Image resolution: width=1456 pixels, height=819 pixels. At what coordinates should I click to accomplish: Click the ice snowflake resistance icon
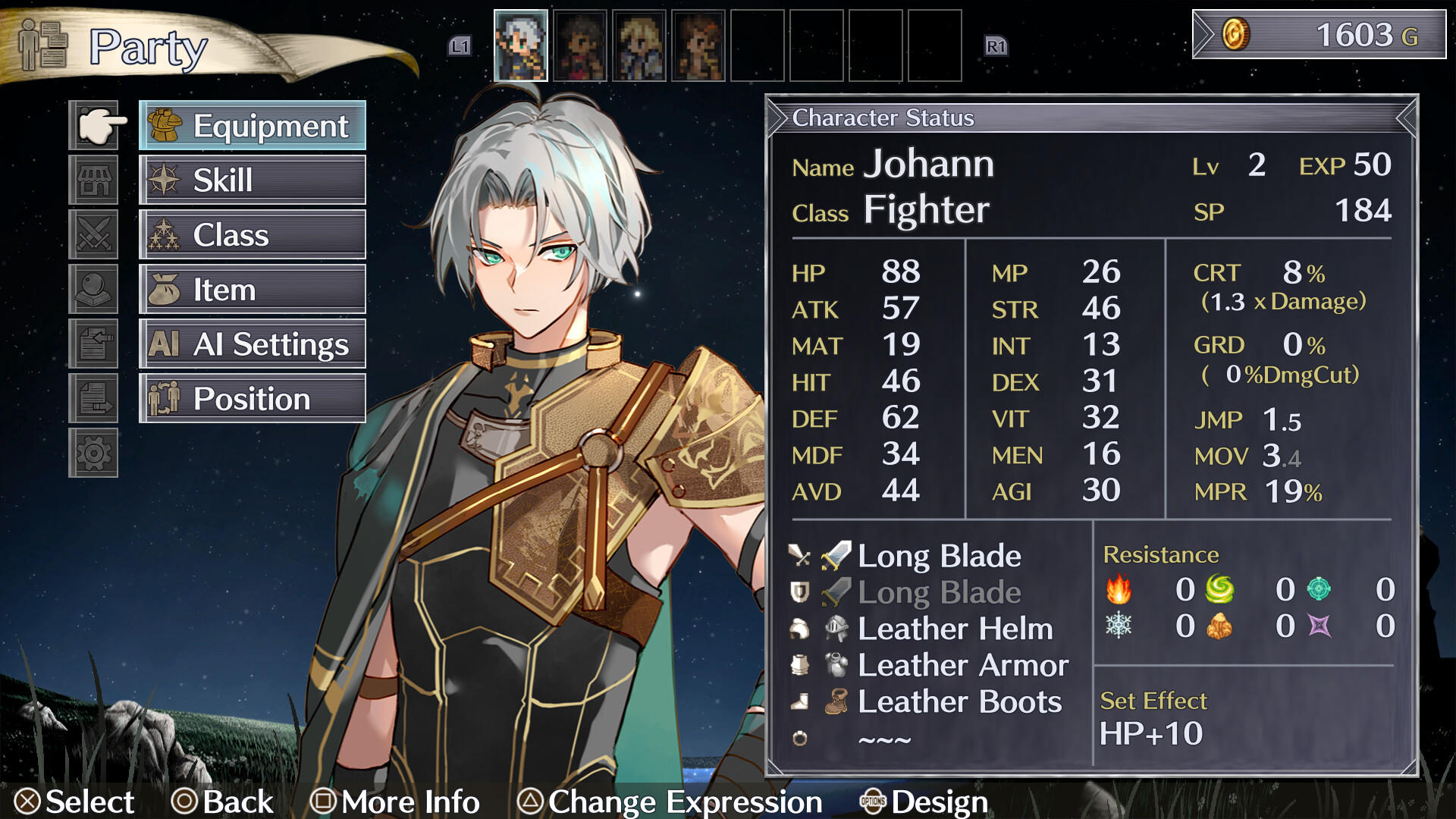(x=1120, y=626)
